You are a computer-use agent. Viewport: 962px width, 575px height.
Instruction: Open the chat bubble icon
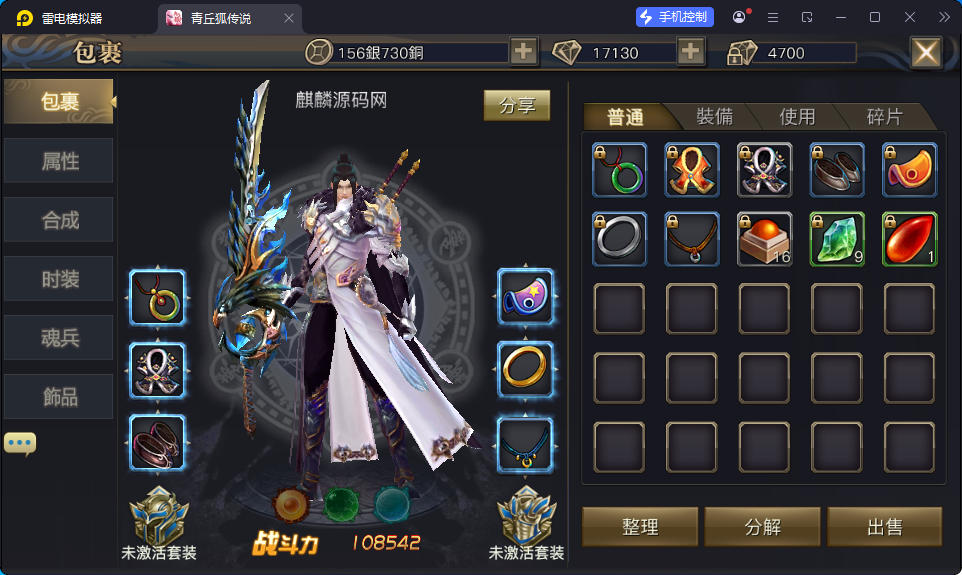20,442
